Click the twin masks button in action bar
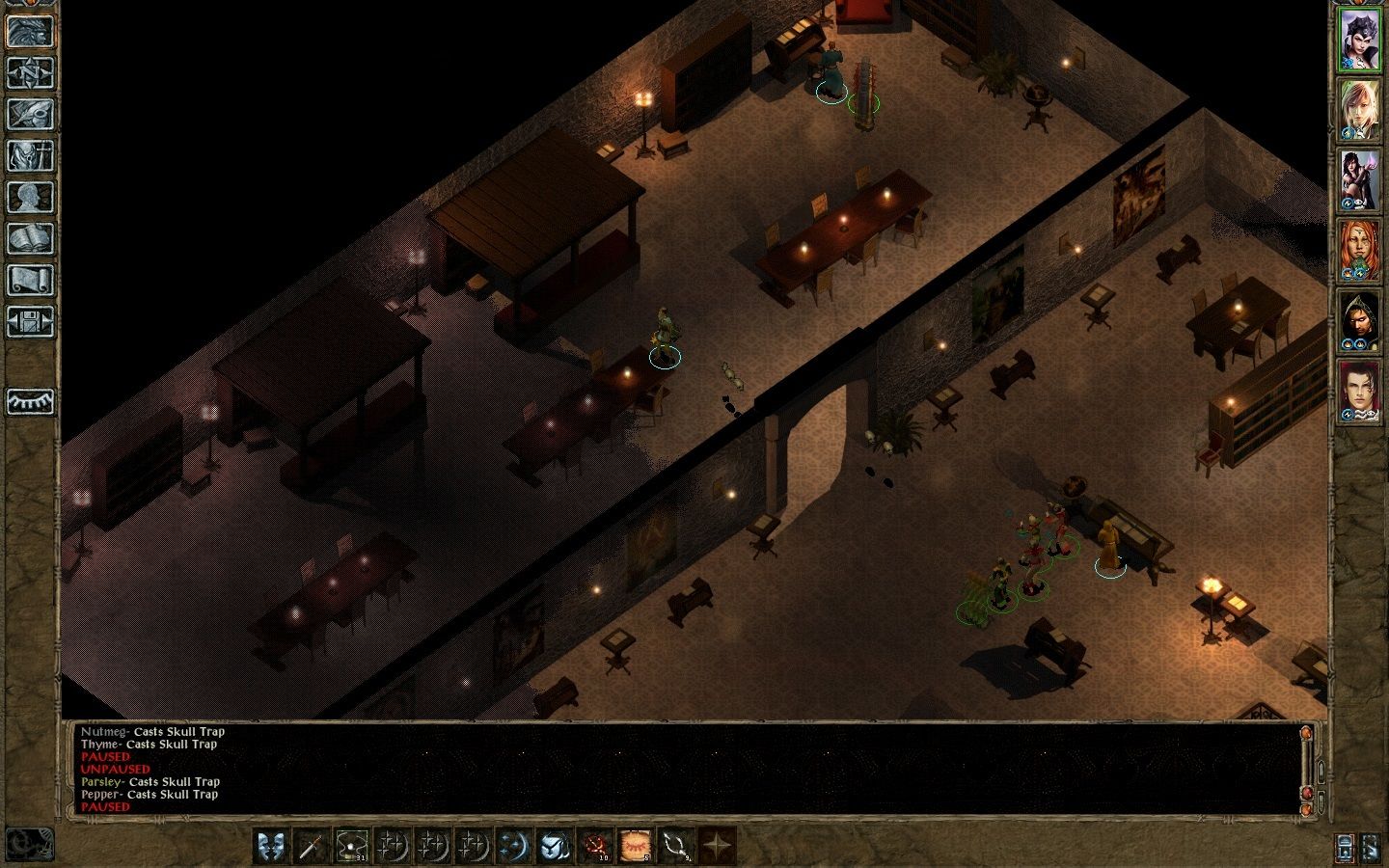Viewport: 1389px width, 868px height. pyautogui.click(x=271, y=846)
